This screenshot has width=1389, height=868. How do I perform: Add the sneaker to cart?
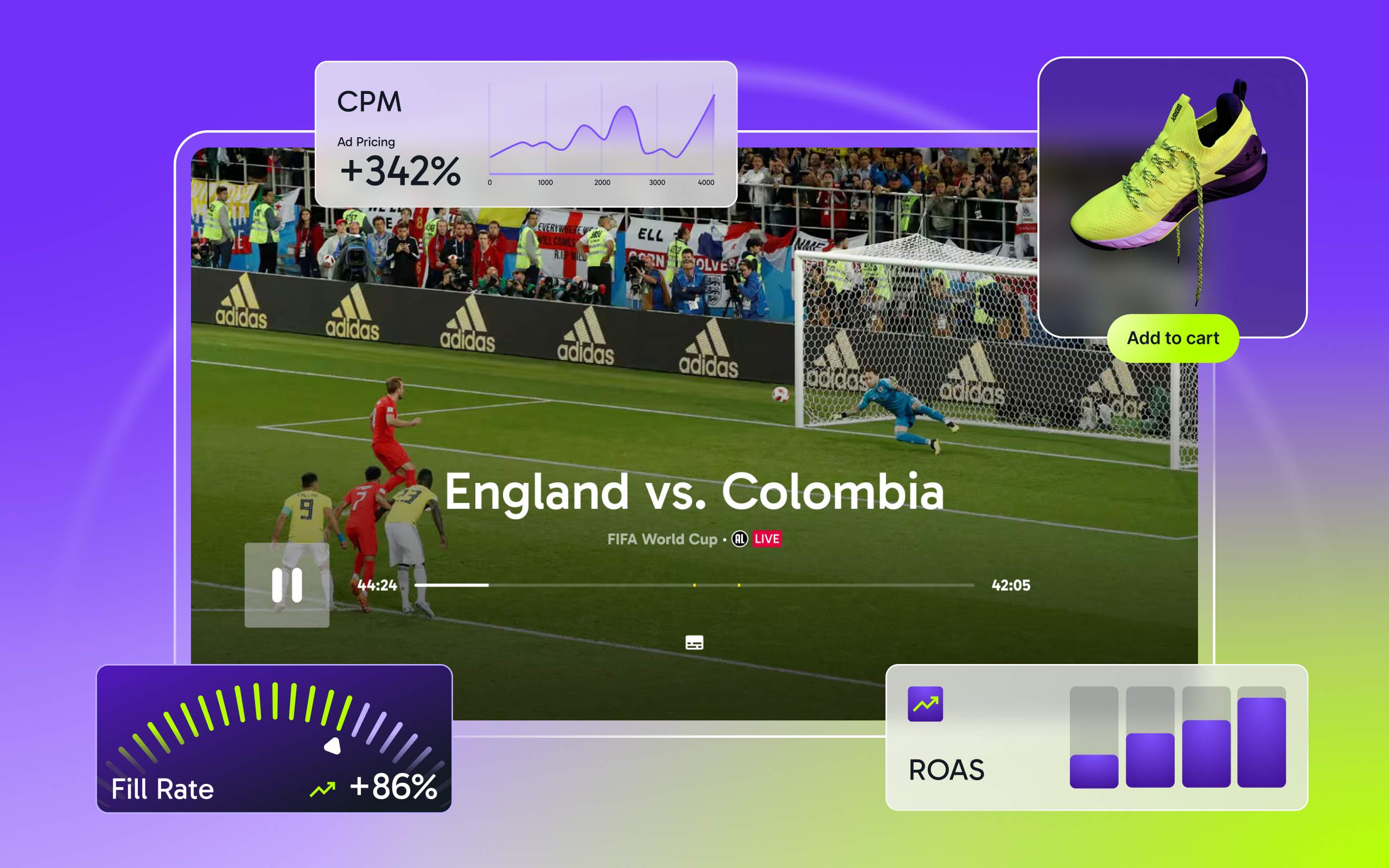pyautogui.click(x=1173, y=338)
